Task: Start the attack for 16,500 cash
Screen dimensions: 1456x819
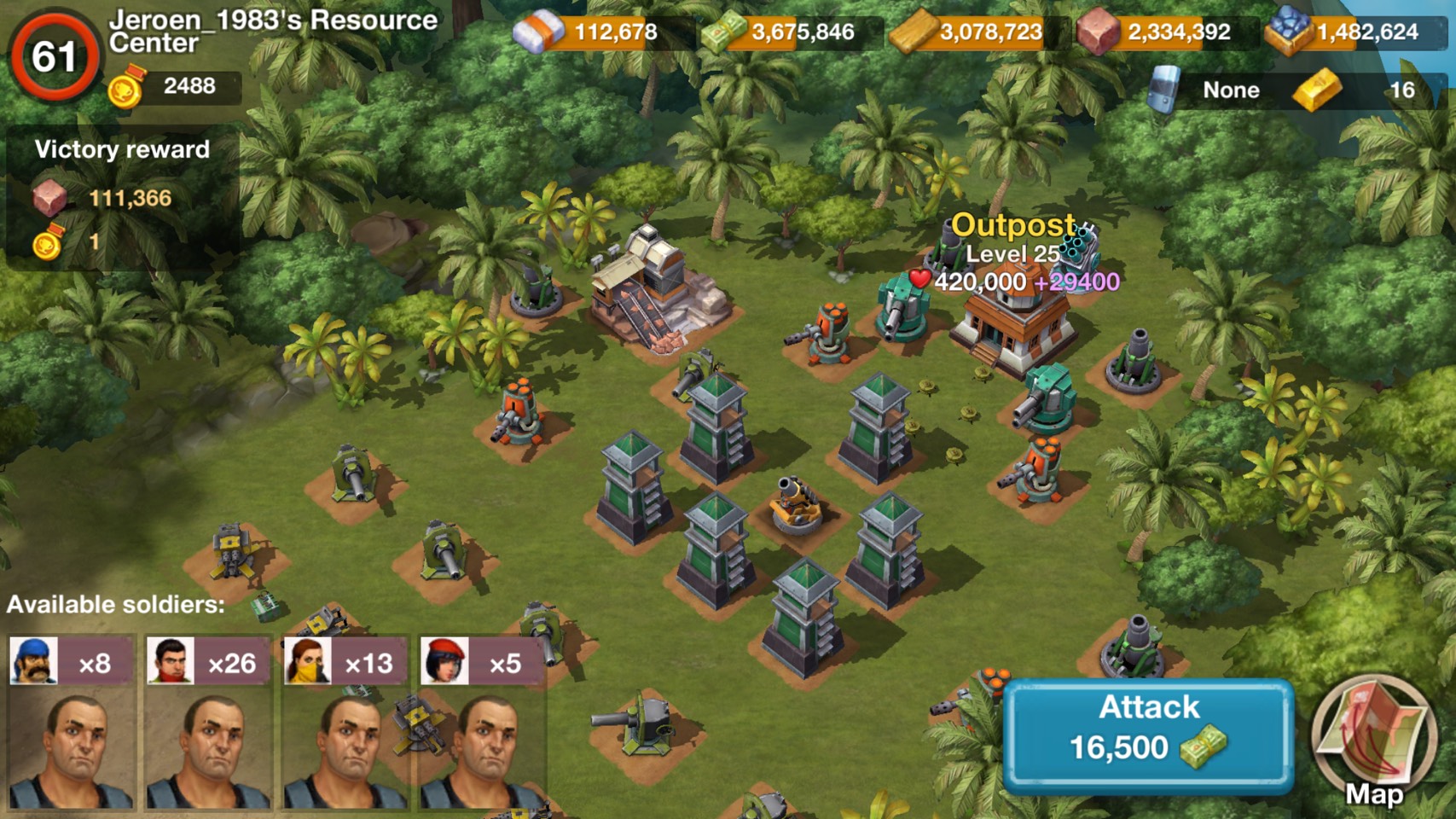Action: (x=1148, y=735)
